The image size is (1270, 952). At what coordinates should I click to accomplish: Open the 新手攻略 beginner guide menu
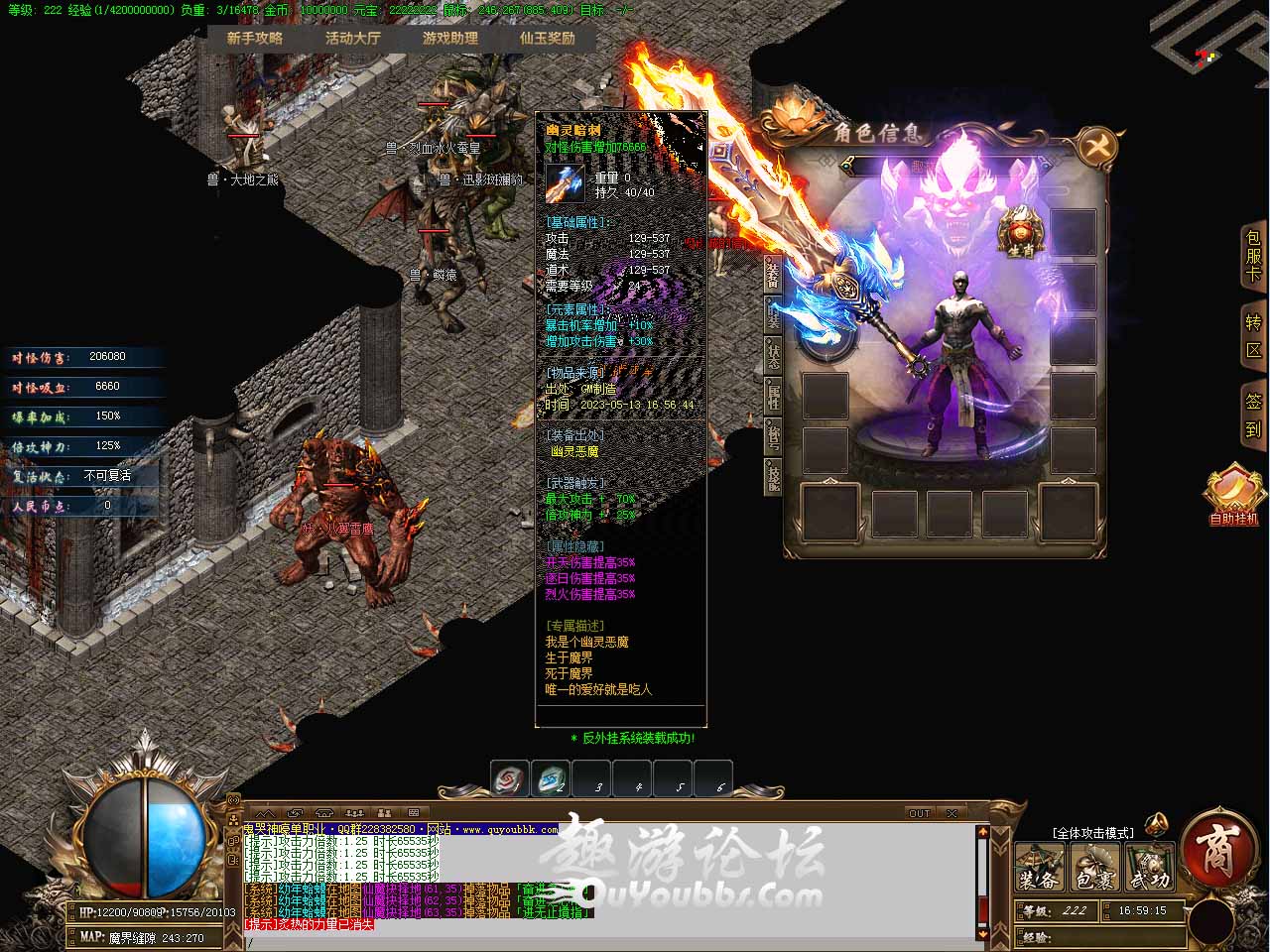pyautogui.click(x=255, y=38)
